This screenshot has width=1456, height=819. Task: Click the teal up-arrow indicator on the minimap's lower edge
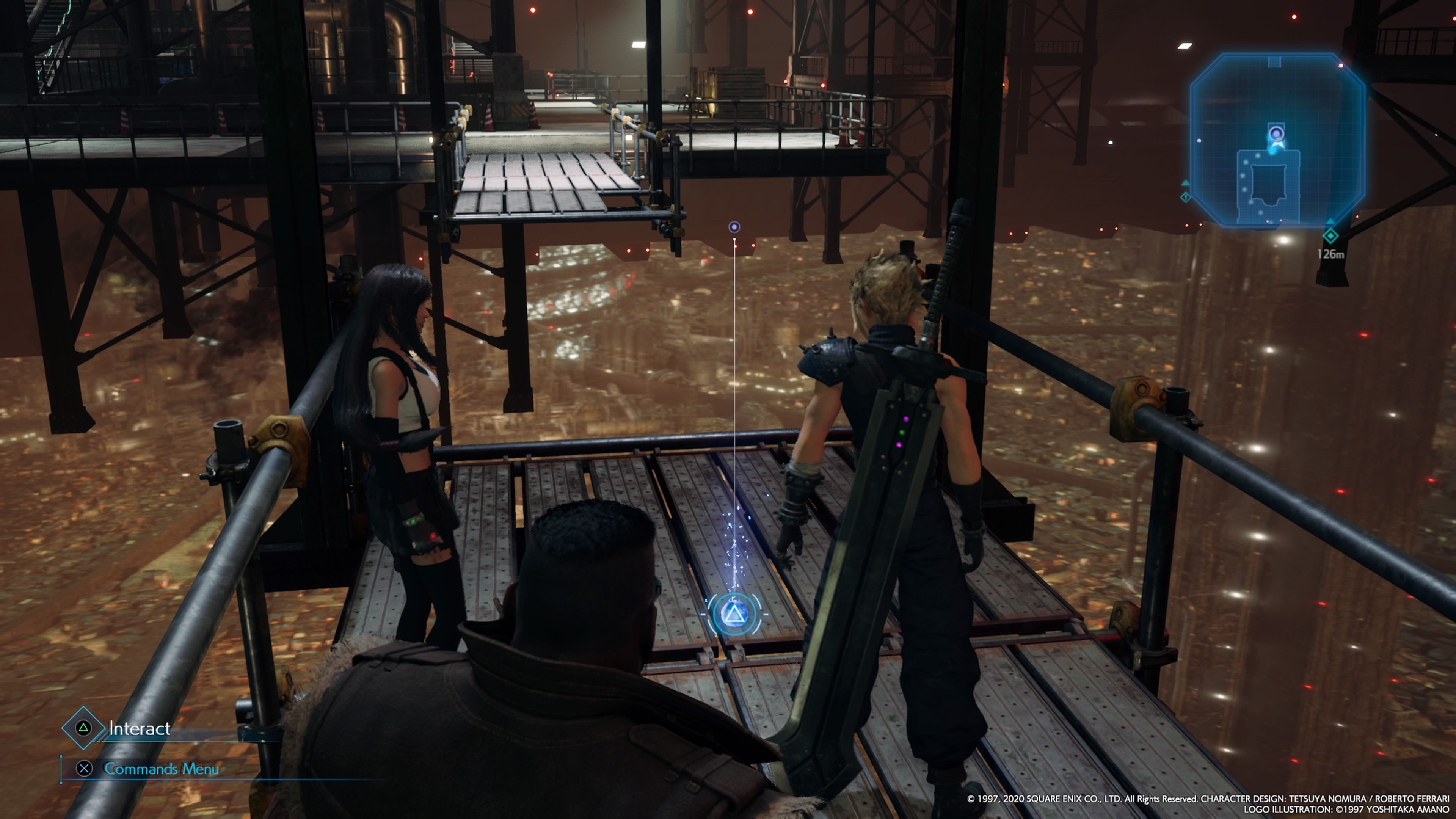1331,221
